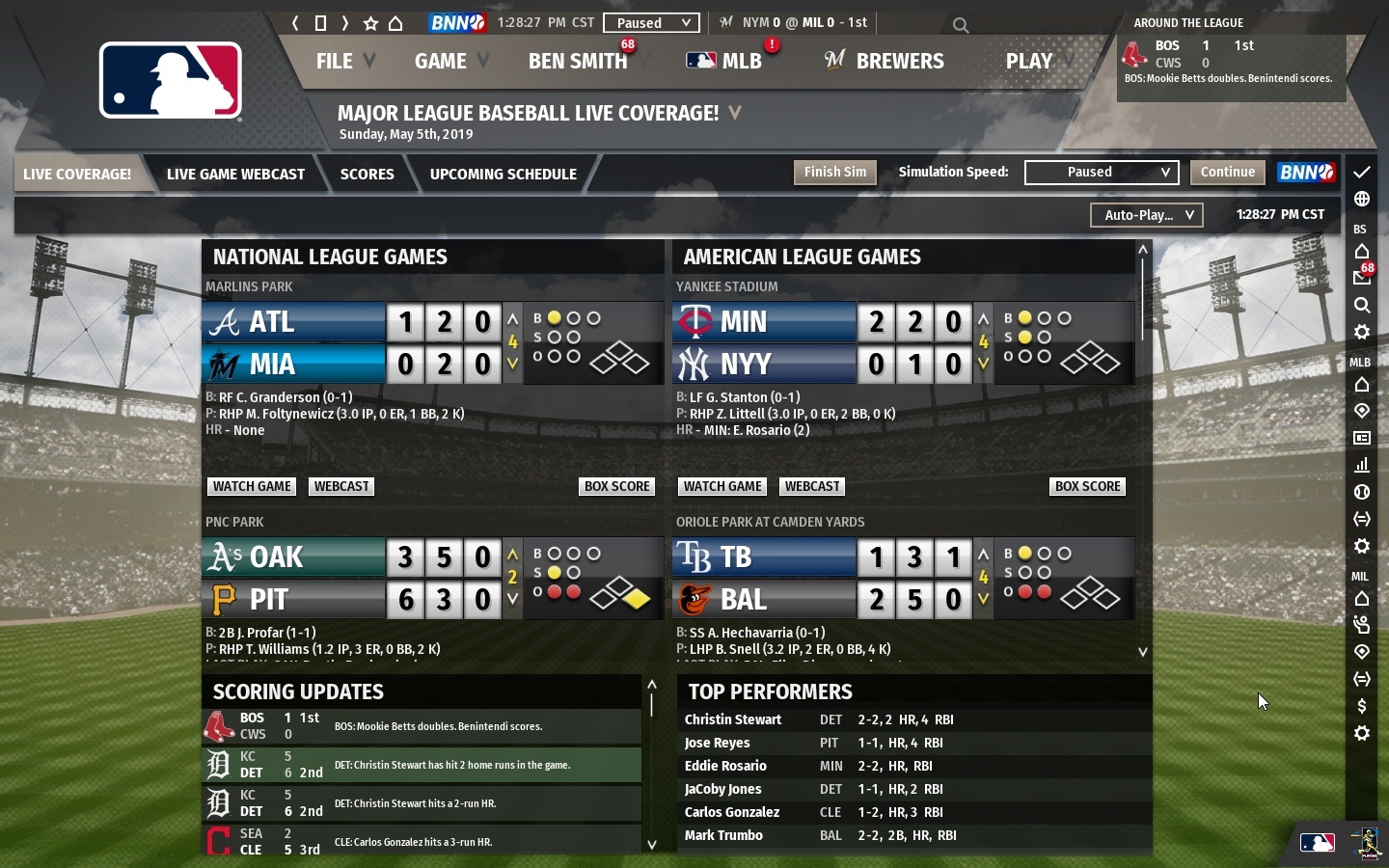Click the globe icon near the top checkmark
Viewport: 1389px width, 868px height.
pos(1362,200)
